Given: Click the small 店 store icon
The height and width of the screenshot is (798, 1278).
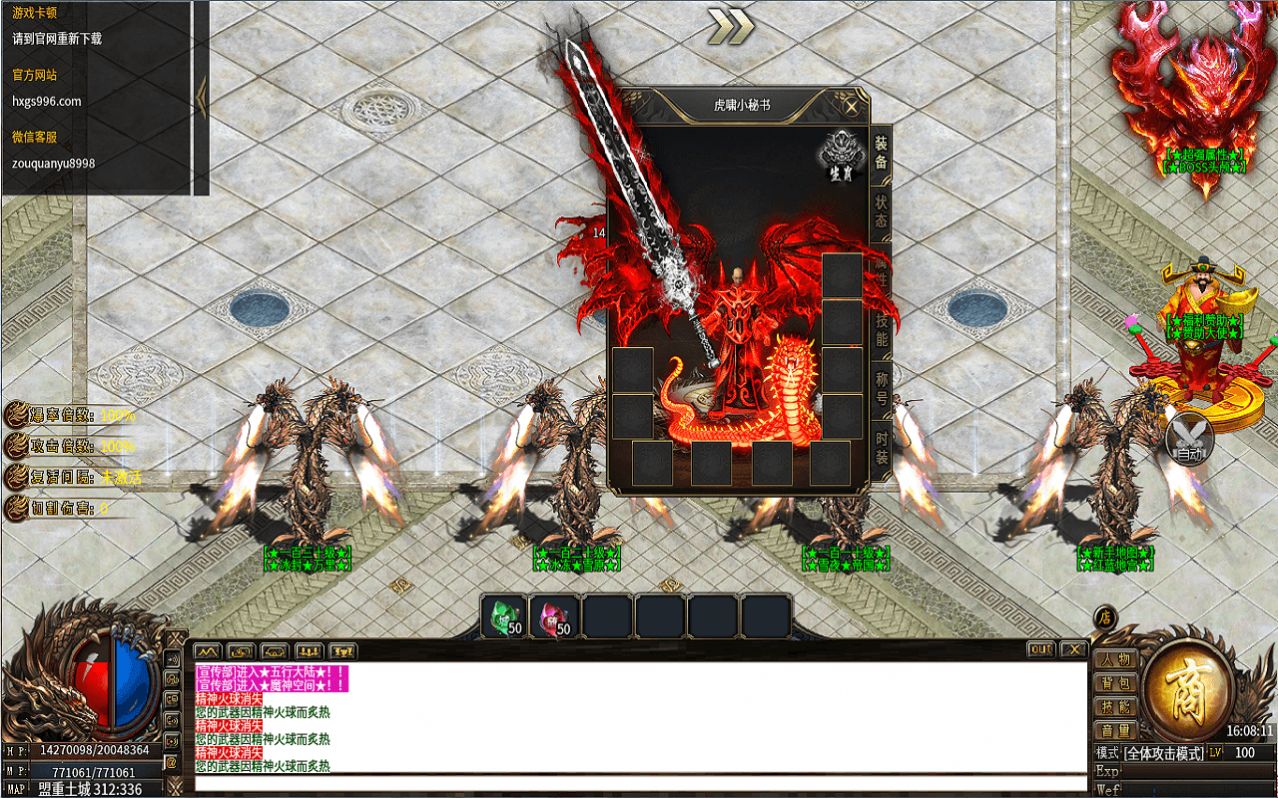Looking at the screenshot, I should tap(1105, 617).
